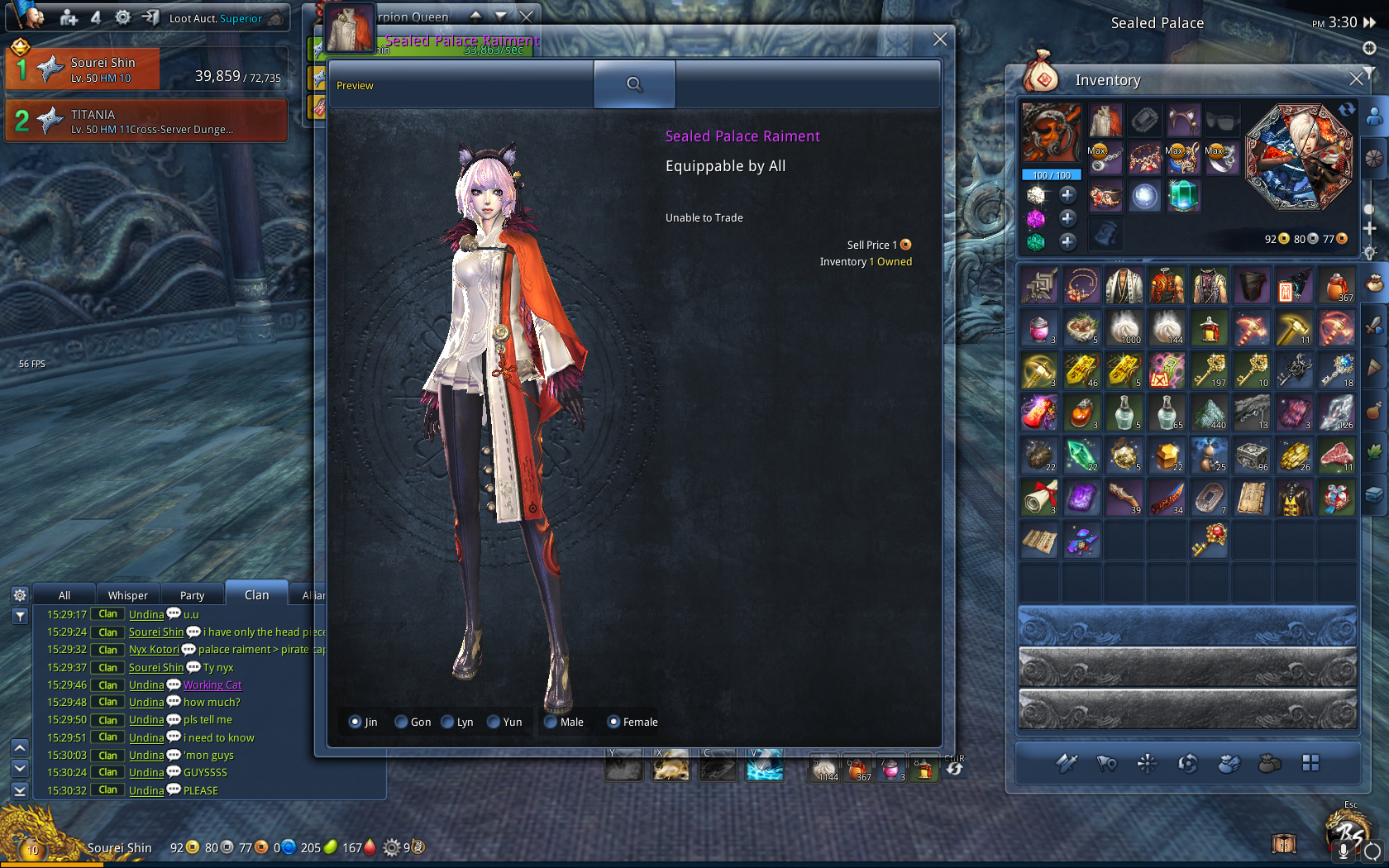Screen dimensions: 1389x868
Task: Show the All chat tab
Action: tap(64, 595)
